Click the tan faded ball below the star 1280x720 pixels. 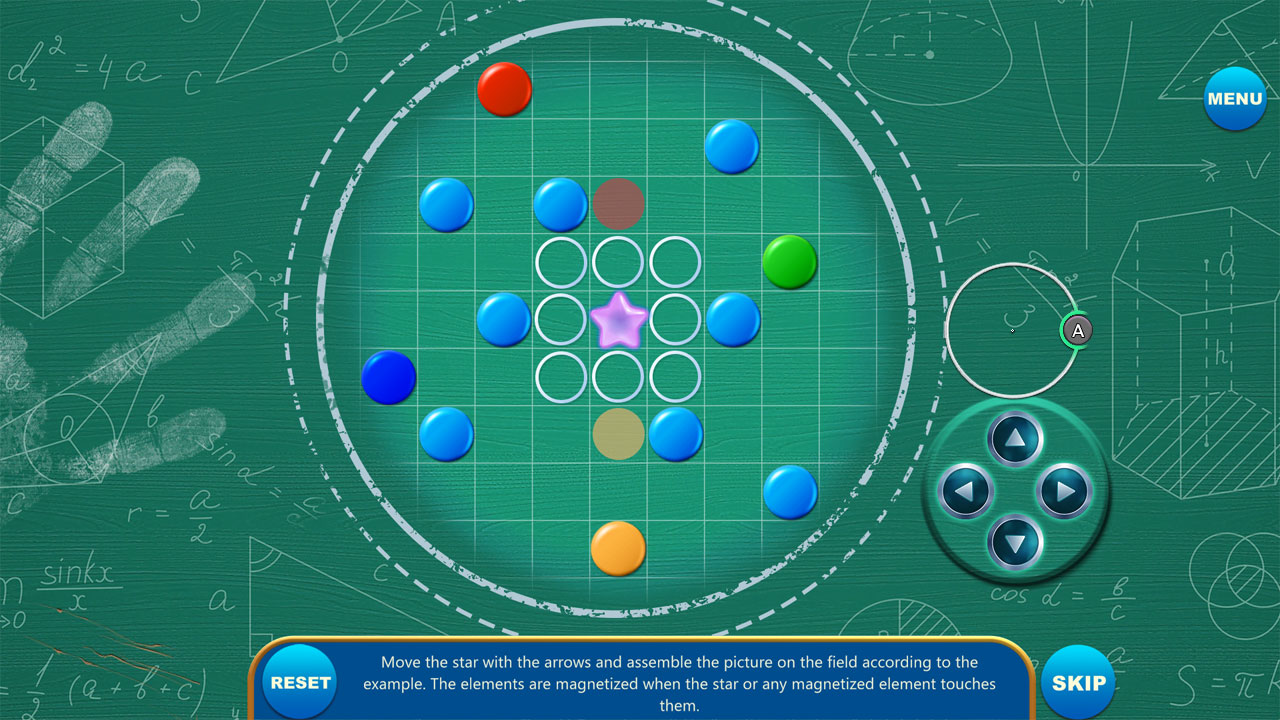[x=618, y=435]
